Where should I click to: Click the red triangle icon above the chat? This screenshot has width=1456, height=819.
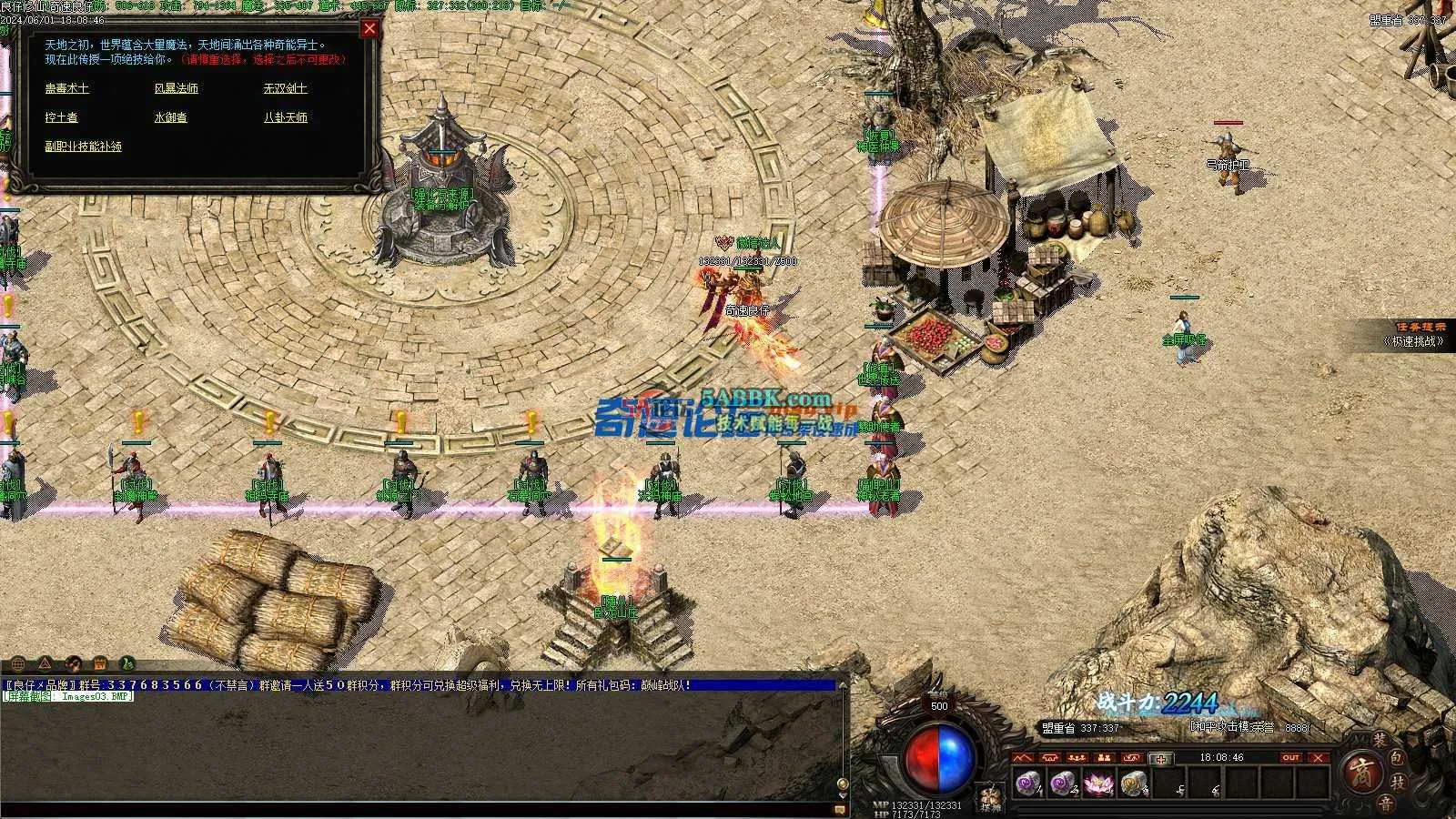coord(45,663)
